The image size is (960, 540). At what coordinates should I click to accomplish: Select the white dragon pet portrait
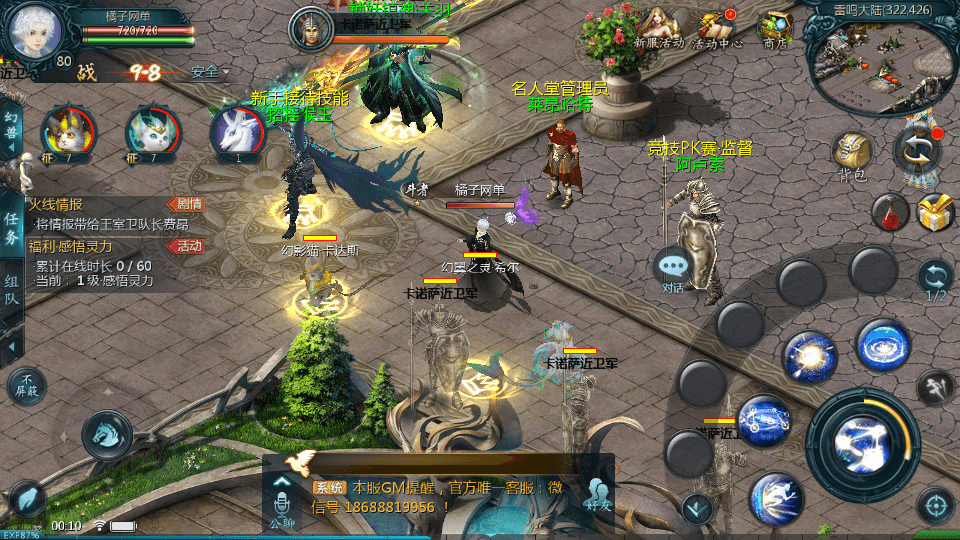point(237,133)
